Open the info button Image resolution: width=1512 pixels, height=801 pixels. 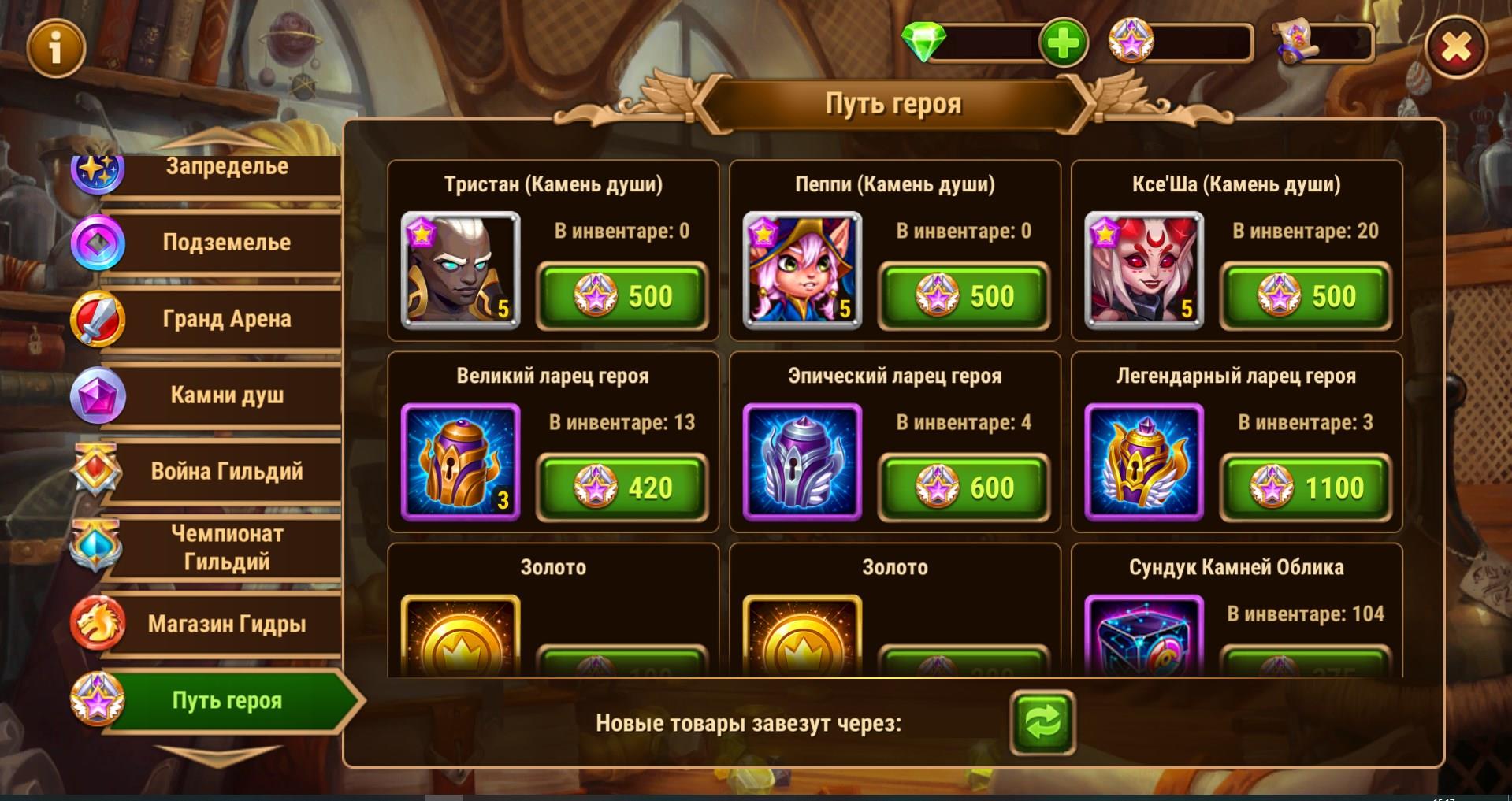coord(55,49)
